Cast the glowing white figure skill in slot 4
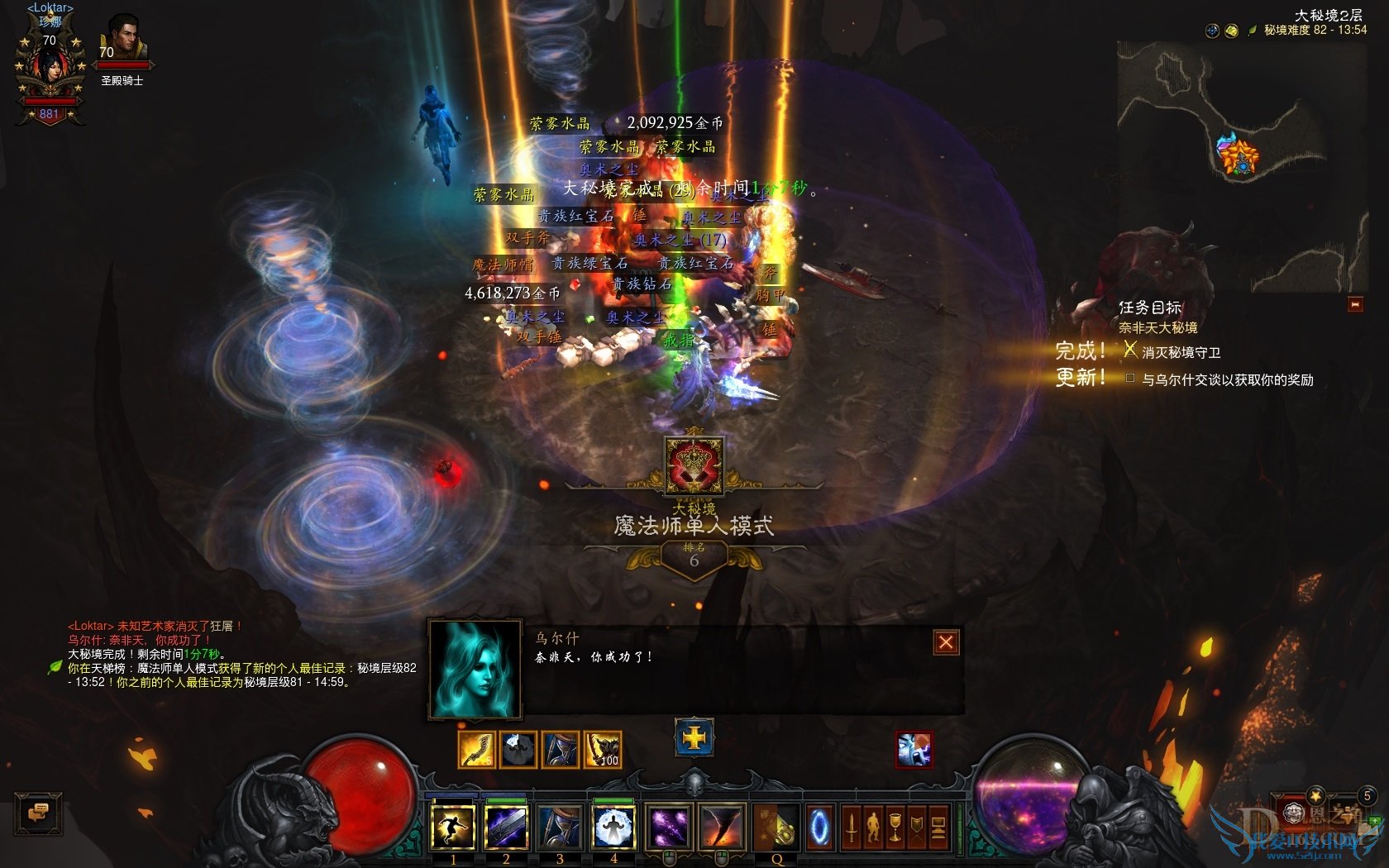 click(x=613, y=827)
